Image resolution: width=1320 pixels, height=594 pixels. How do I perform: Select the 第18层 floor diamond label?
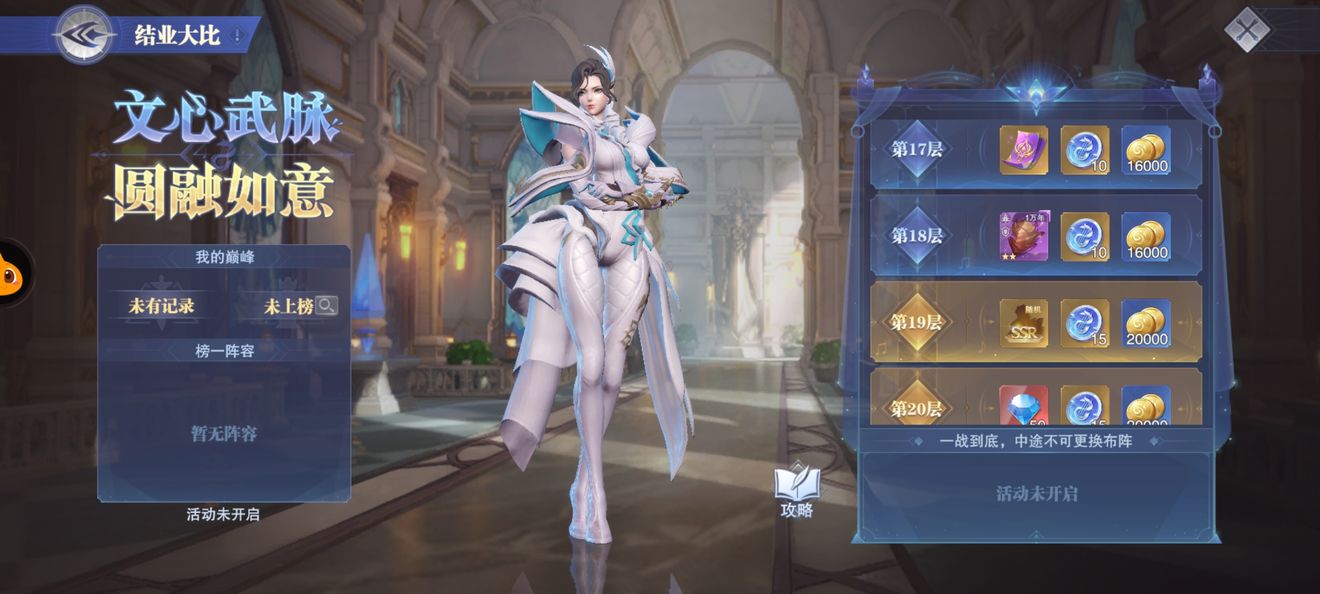click(x=917, y=236)
